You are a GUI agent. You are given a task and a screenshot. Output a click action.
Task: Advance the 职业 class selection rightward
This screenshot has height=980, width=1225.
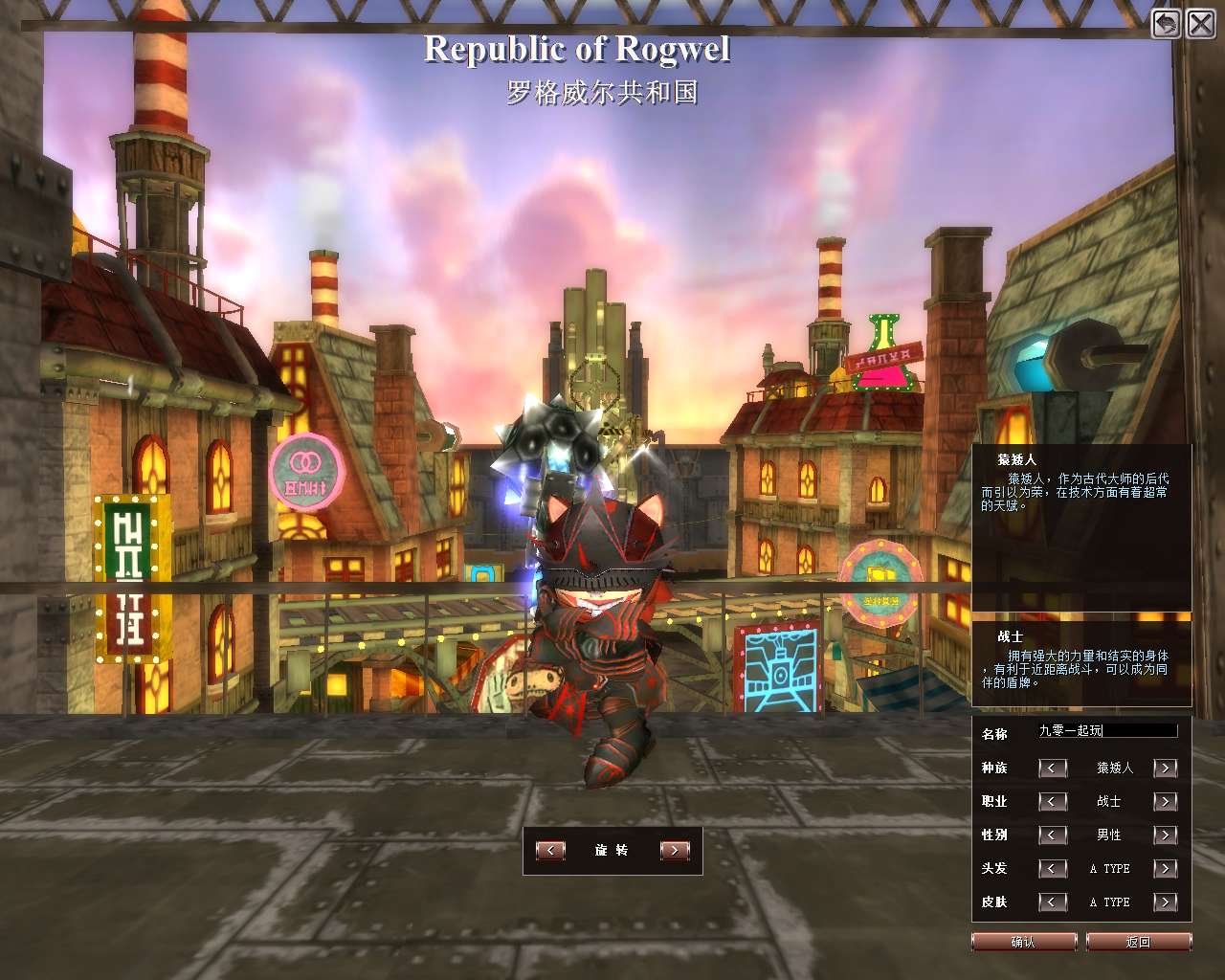[1166, 801]
